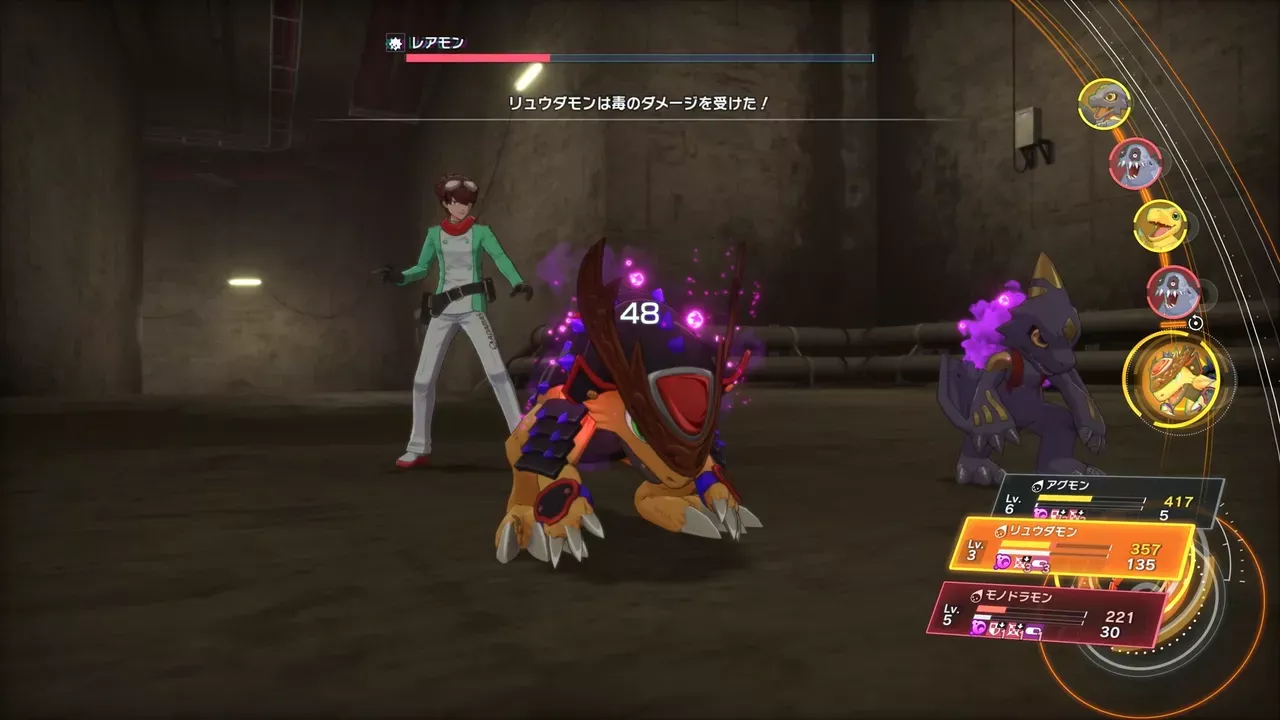The width and height of the screenshot is (1280, 720).
Task: Click the floating damage number 48
Action: click(640, 315)
